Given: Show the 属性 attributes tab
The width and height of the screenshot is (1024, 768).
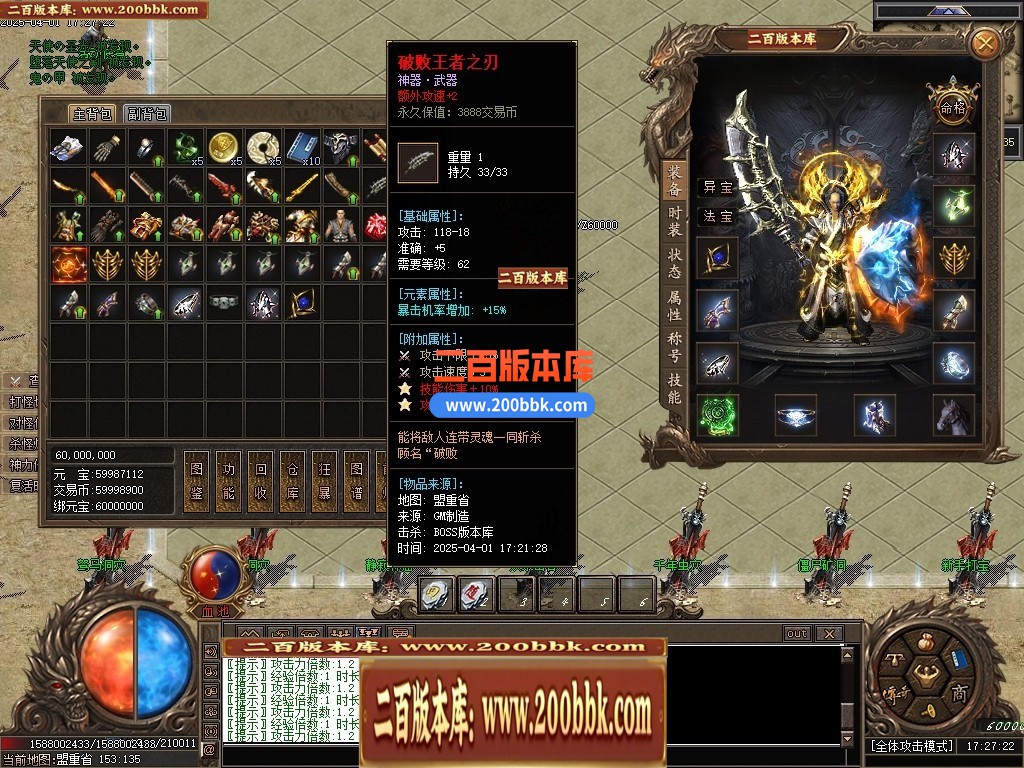Looking at the screenshot, I should coord(675,305).
